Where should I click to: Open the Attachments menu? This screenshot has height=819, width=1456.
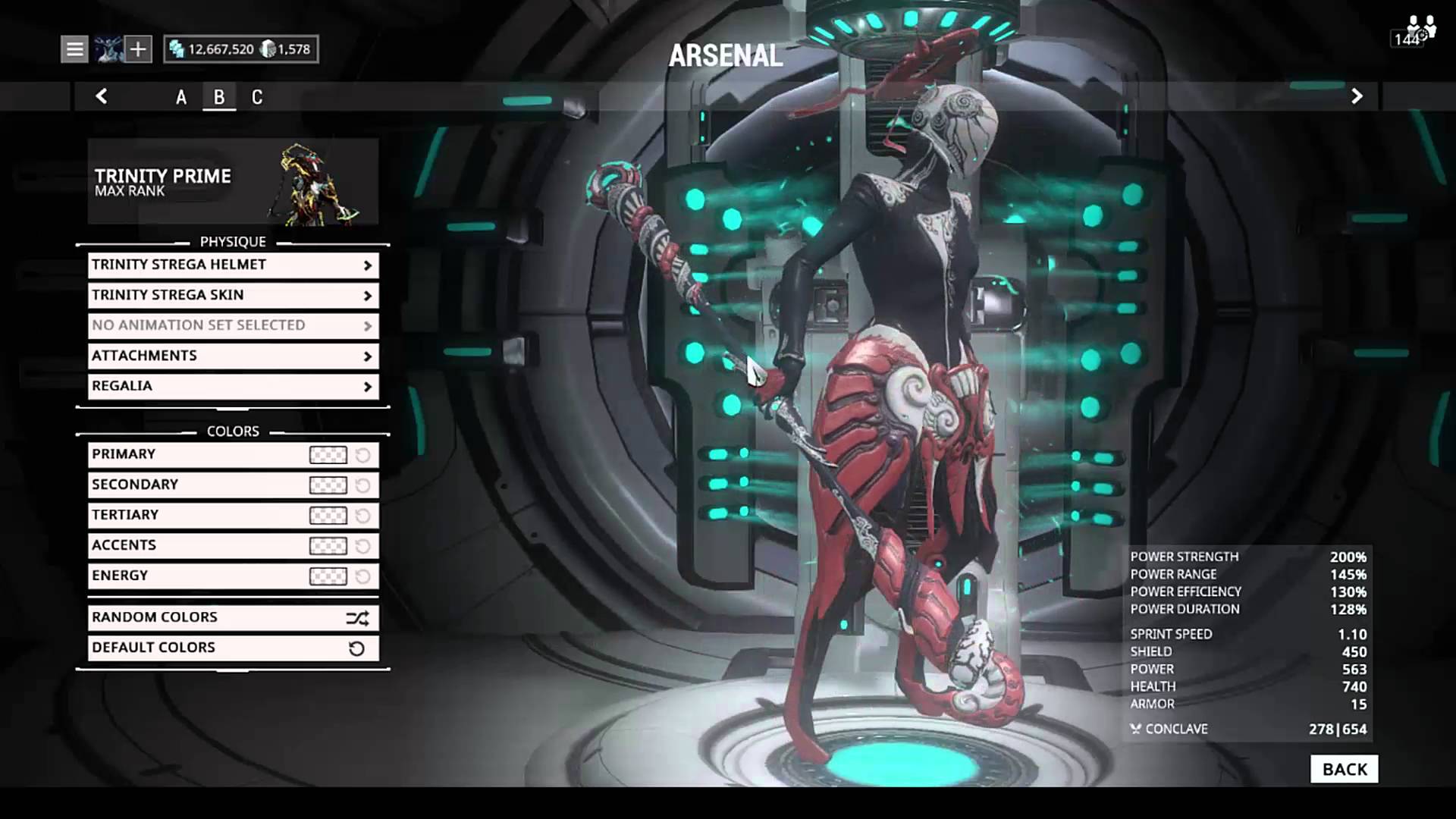[x=233, y=356]
